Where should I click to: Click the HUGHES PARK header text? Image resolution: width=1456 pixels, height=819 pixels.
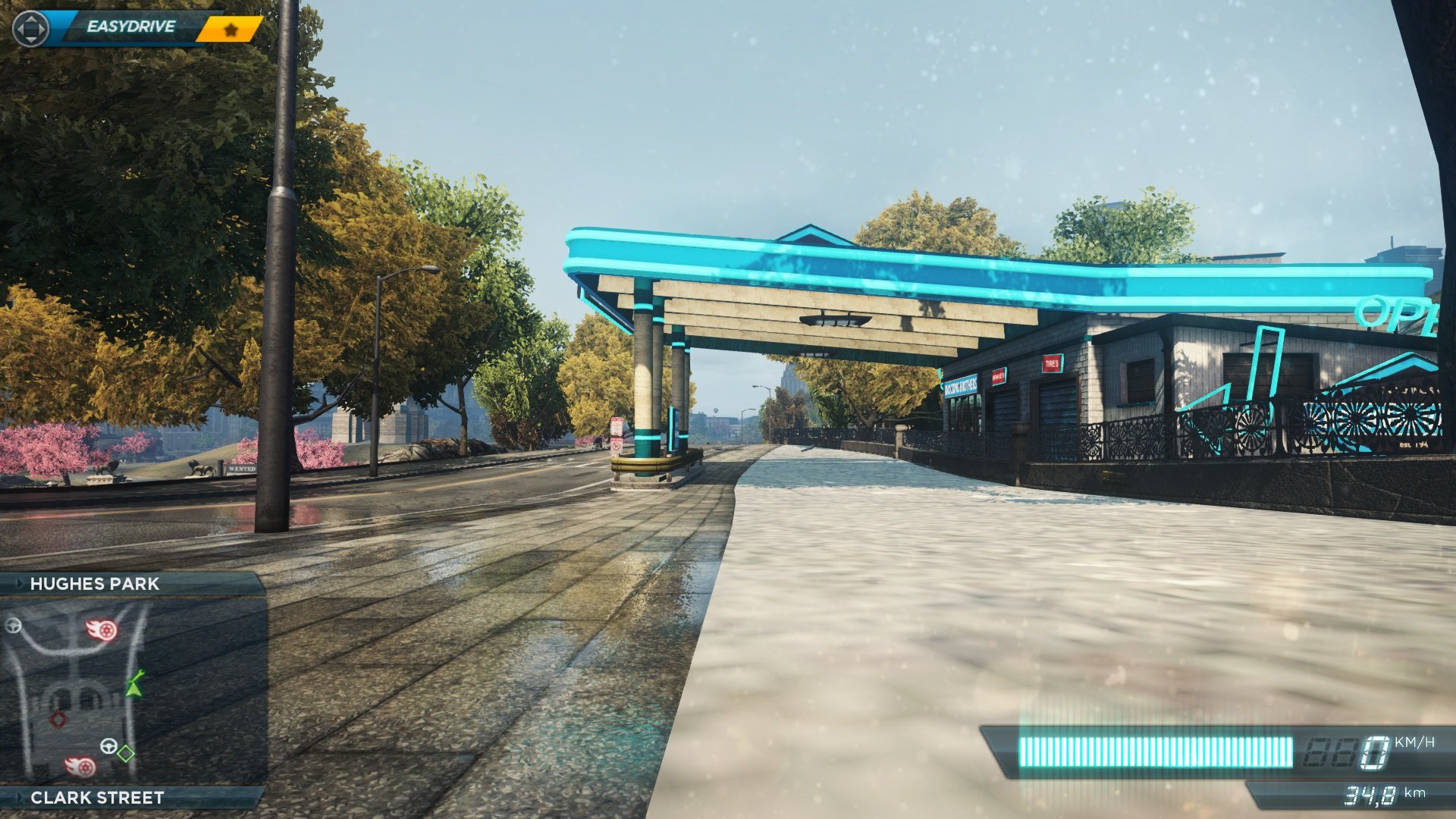(x=95, y=582)
